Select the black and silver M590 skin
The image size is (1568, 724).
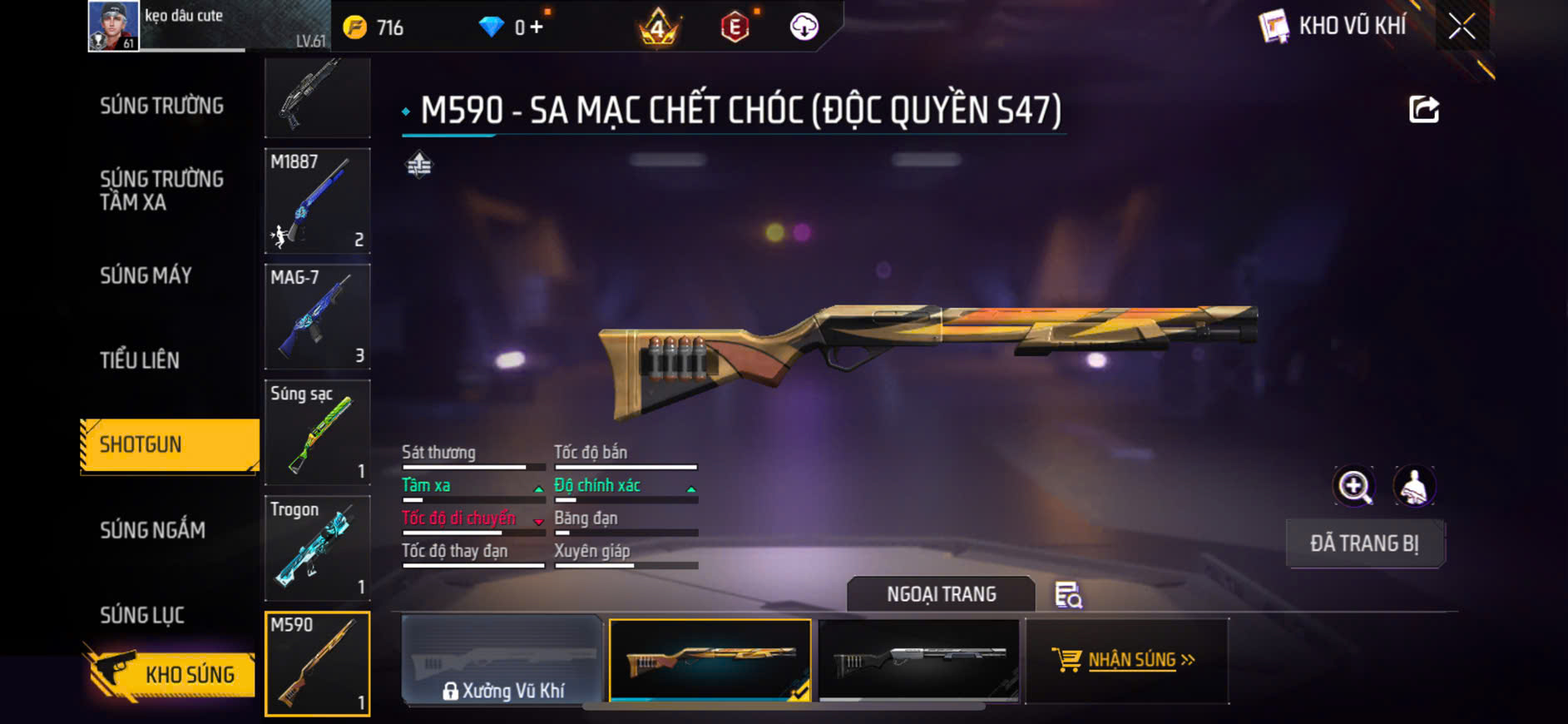click(918, 661)
